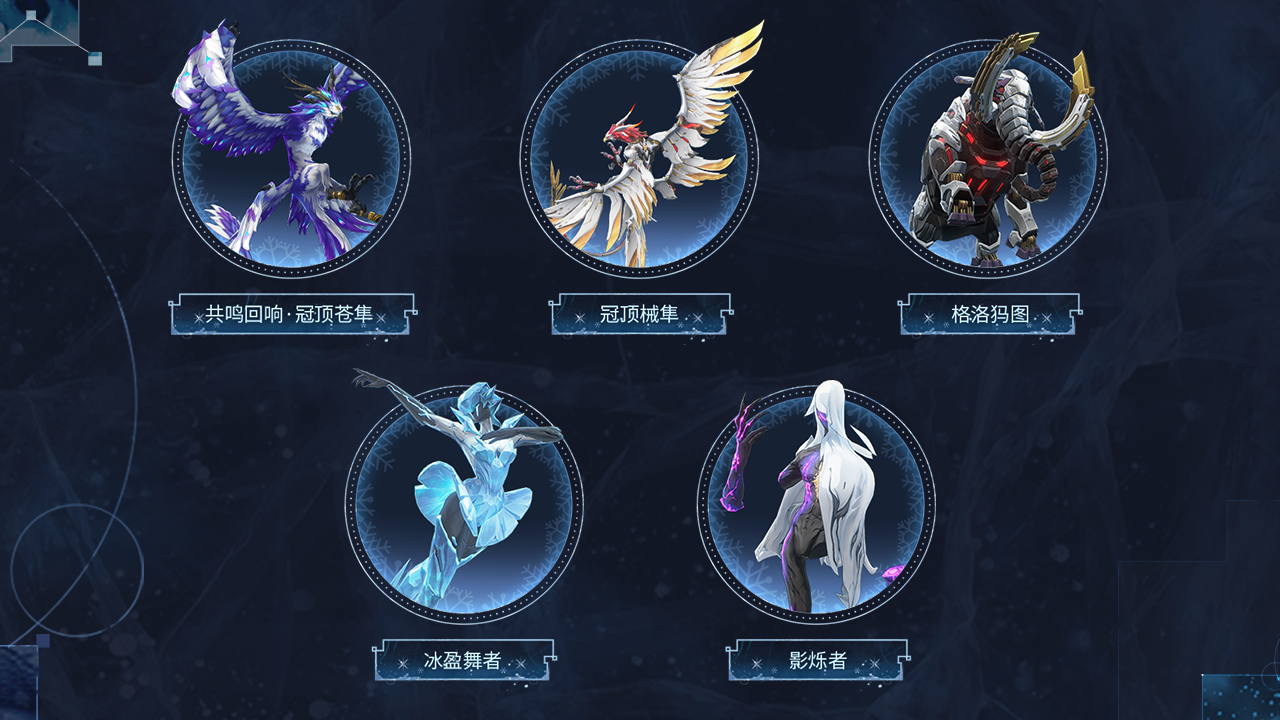The height and width of the screenshot is (720, 1280).
Task: Click the small square node below the house icon
Action: [x=95, y=58]
